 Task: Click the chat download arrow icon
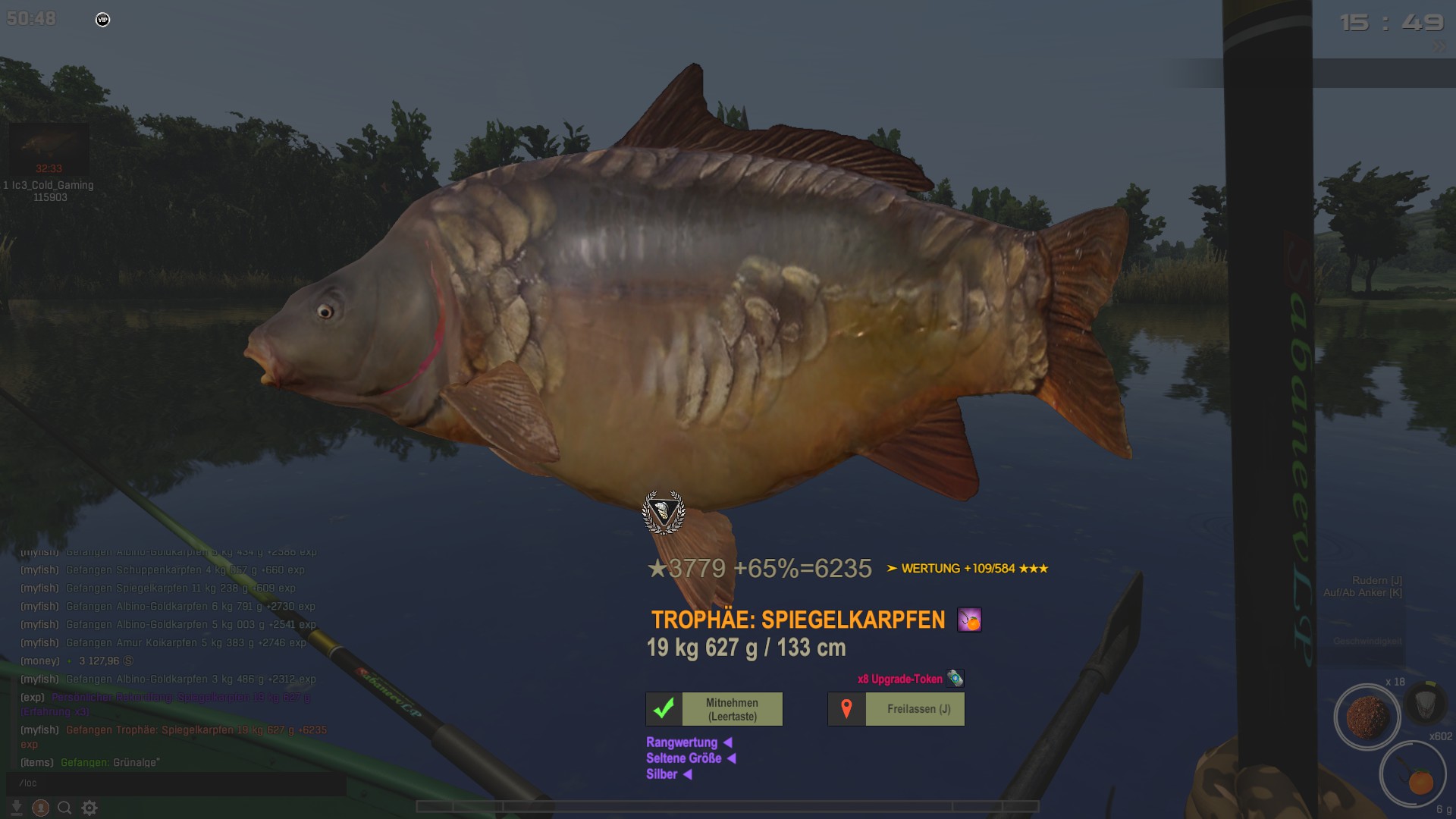[16, 808]
